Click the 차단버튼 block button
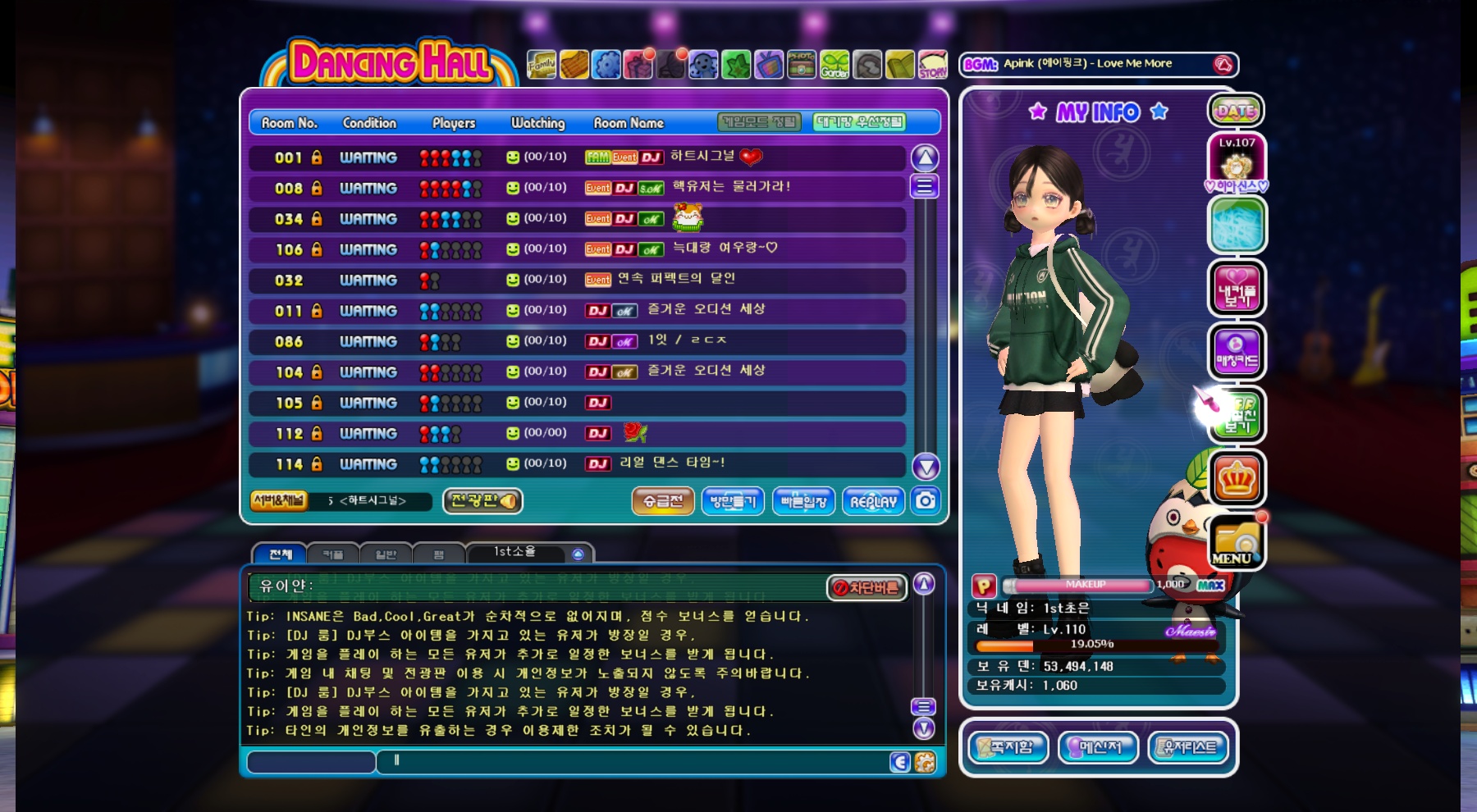1477x812 pixels. click(867, 587)
